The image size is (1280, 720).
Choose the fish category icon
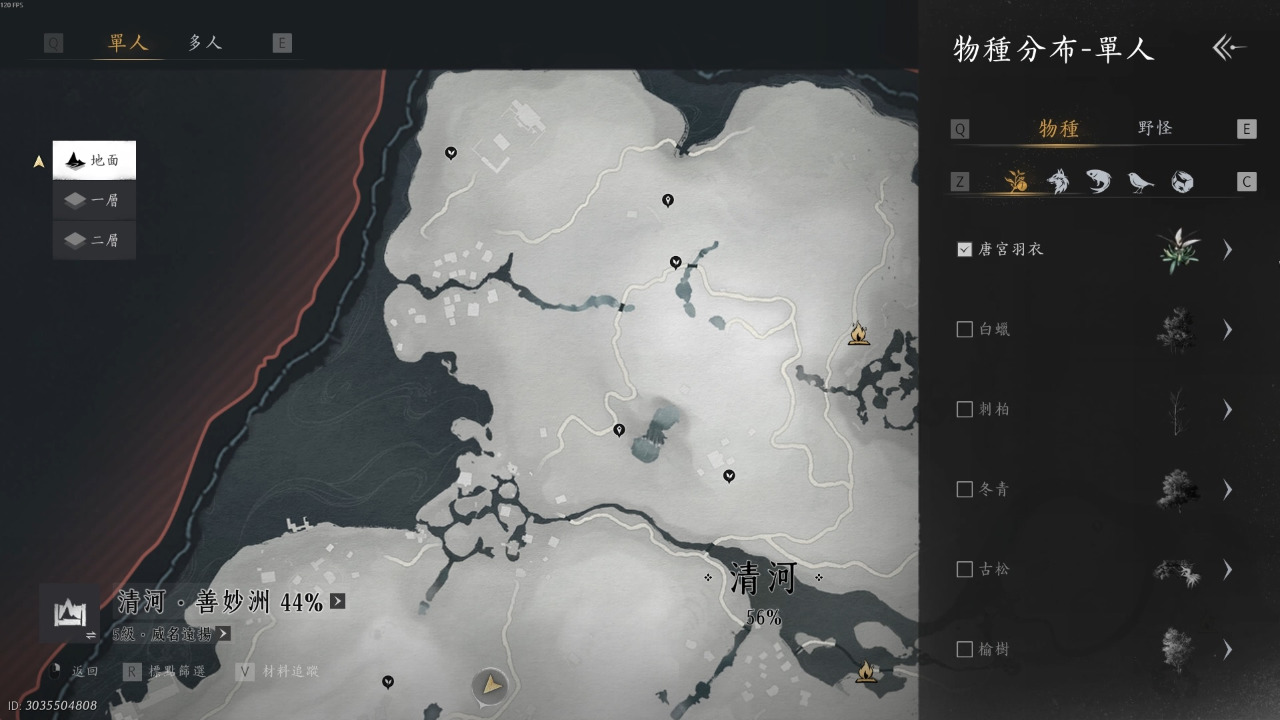tap(1098, 181)
